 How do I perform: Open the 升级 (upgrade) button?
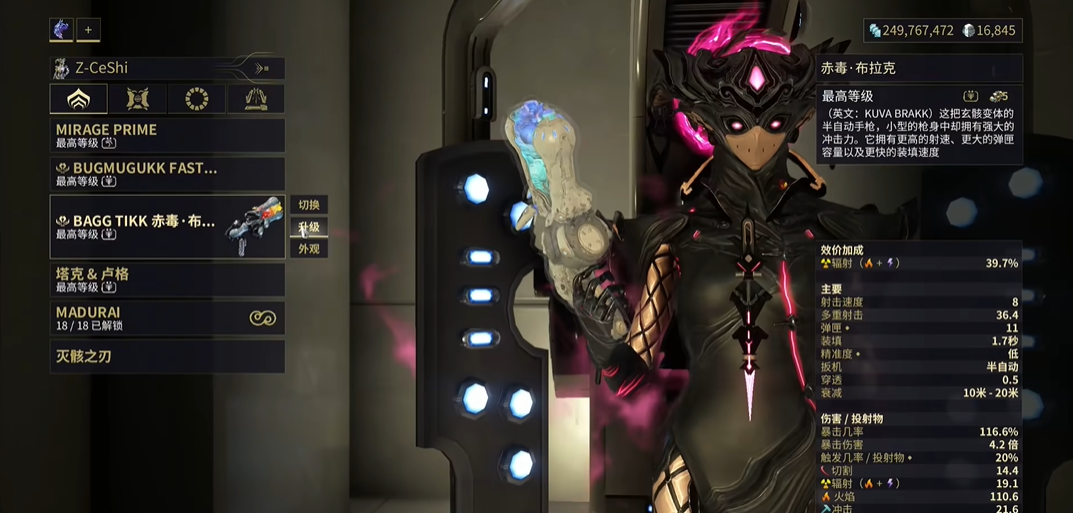pos(309,227)
